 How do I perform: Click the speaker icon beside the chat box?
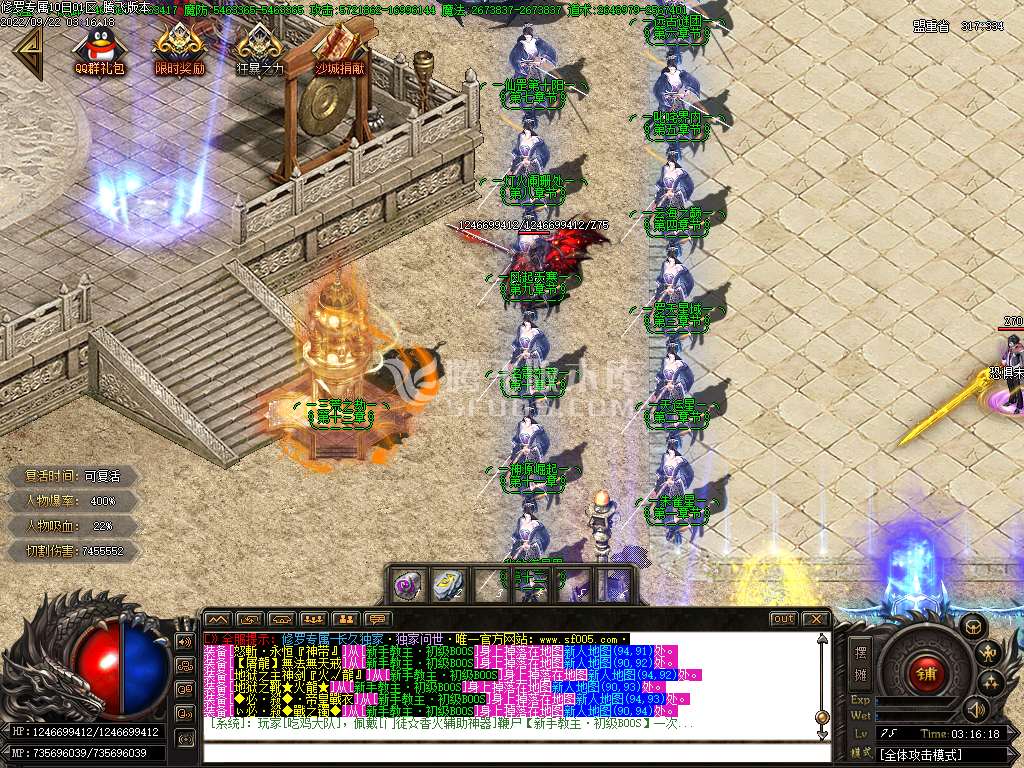point(185,641)
